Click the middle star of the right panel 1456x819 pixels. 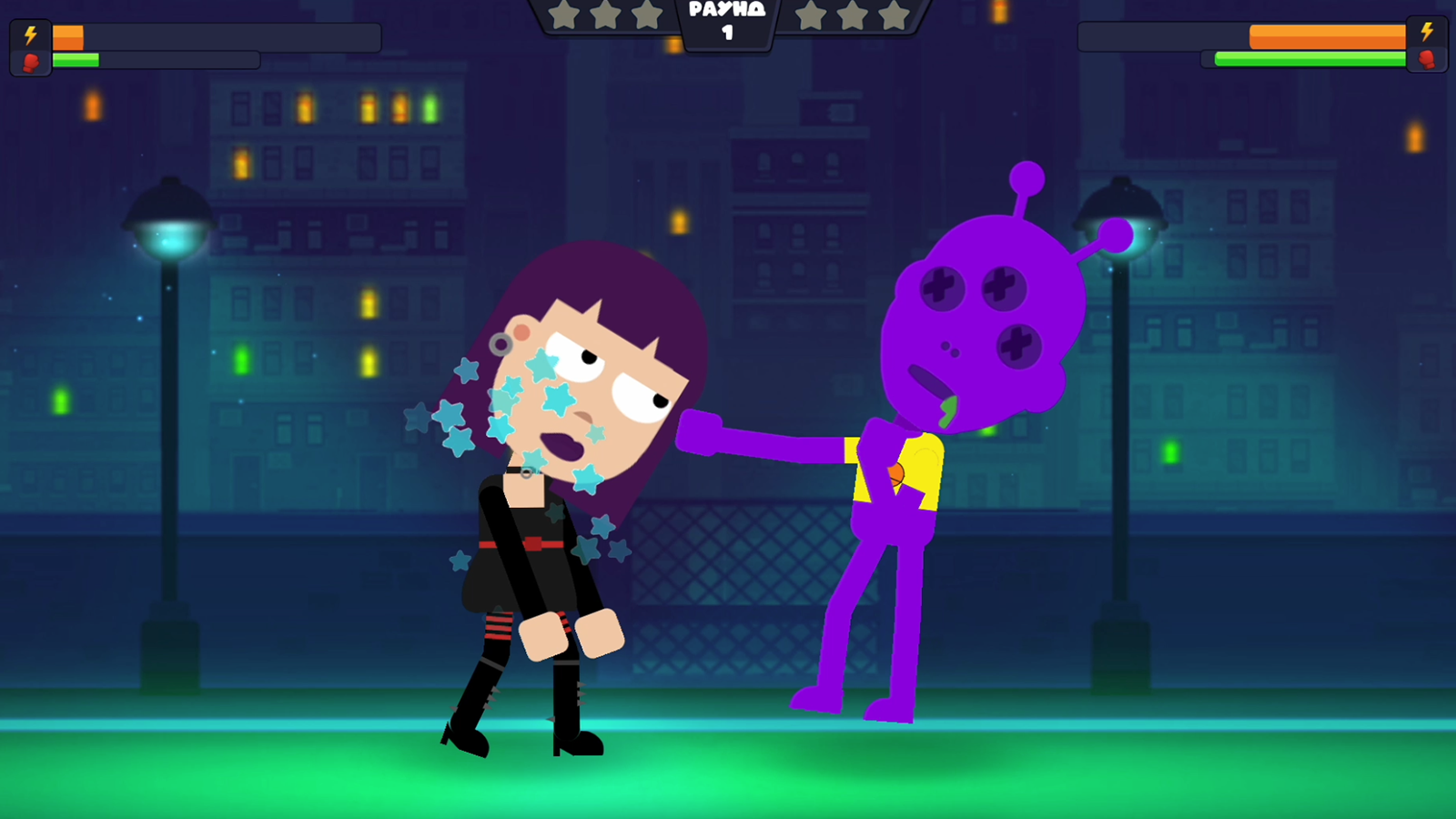point(851,15)
